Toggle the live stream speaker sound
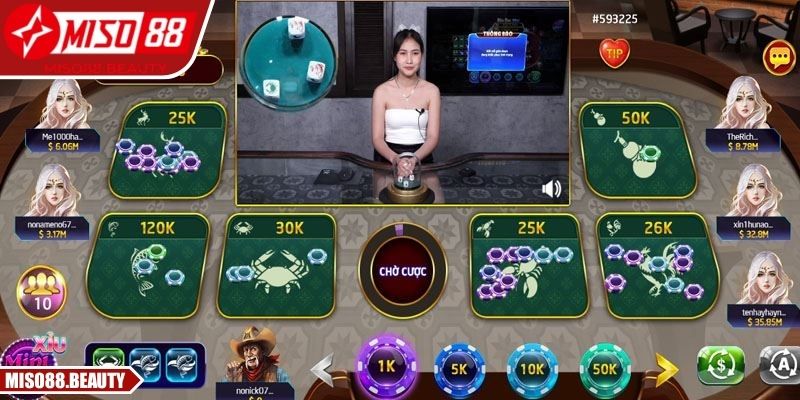Image resolution: width=800 pixels, height=400 pixels. pyautogui.click(x=551, y=187)
